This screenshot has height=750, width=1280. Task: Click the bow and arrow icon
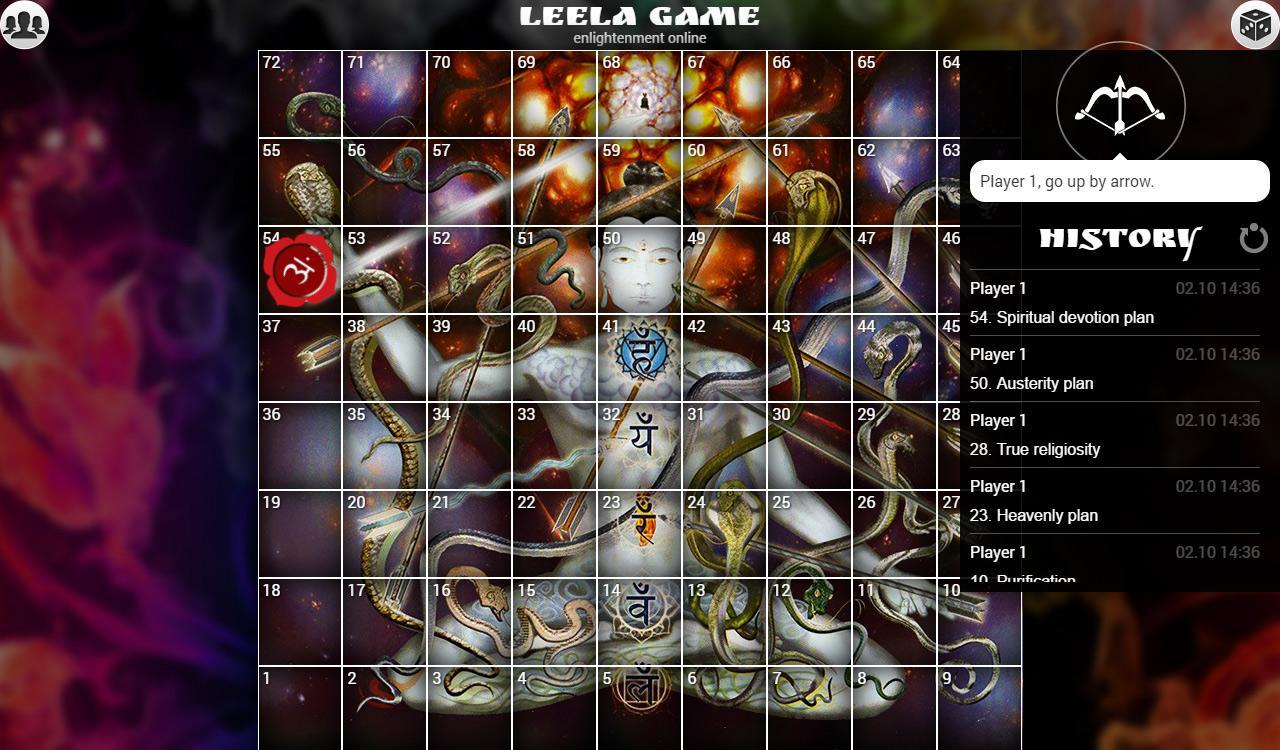point(1119,103)
